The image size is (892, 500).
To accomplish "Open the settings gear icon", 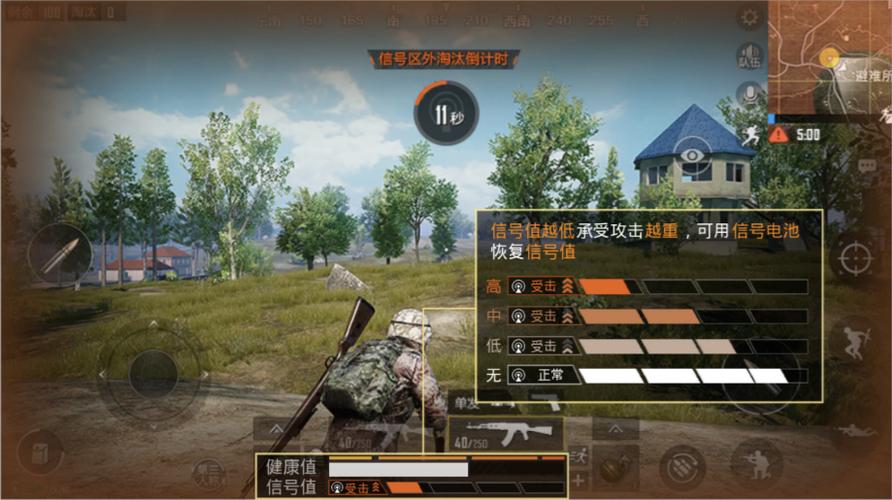I will [749, 17].
